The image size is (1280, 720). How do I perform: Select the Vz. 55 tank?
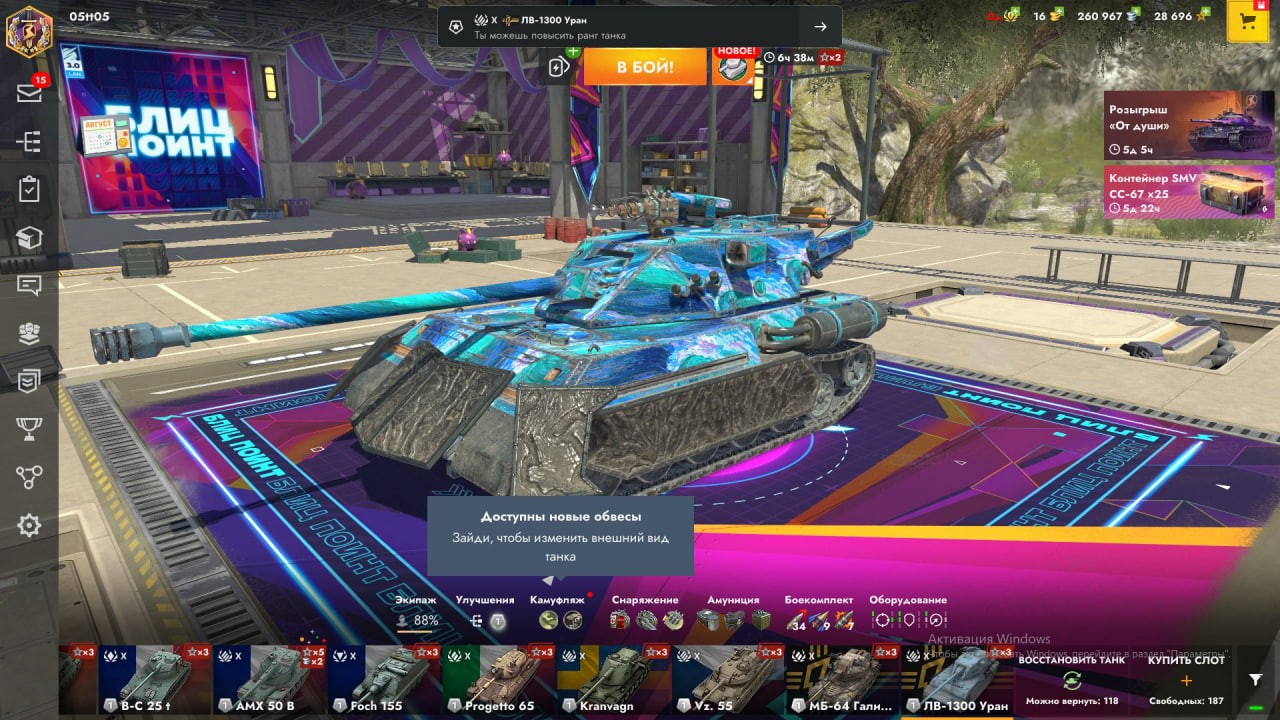click(x=727, y=680)
